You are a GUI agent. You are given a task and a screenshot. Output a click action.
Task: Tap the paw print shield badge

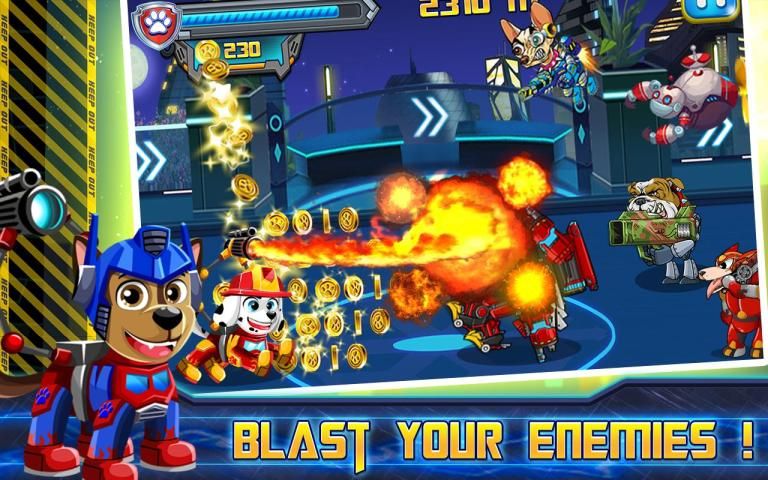click(x=155, y=19)
